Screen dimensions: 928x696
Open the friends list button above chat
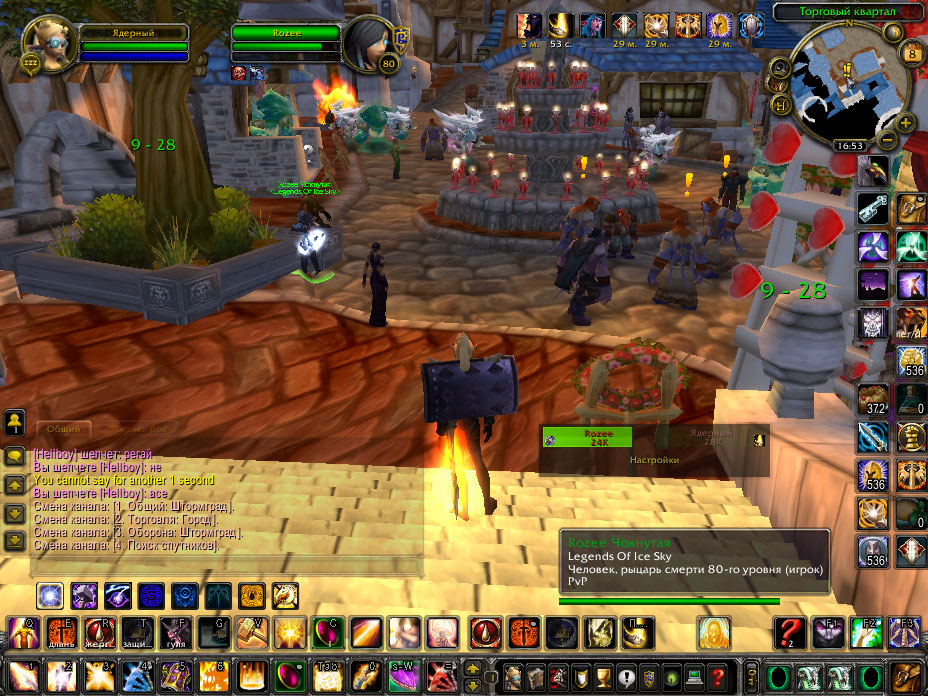(15, 419)
